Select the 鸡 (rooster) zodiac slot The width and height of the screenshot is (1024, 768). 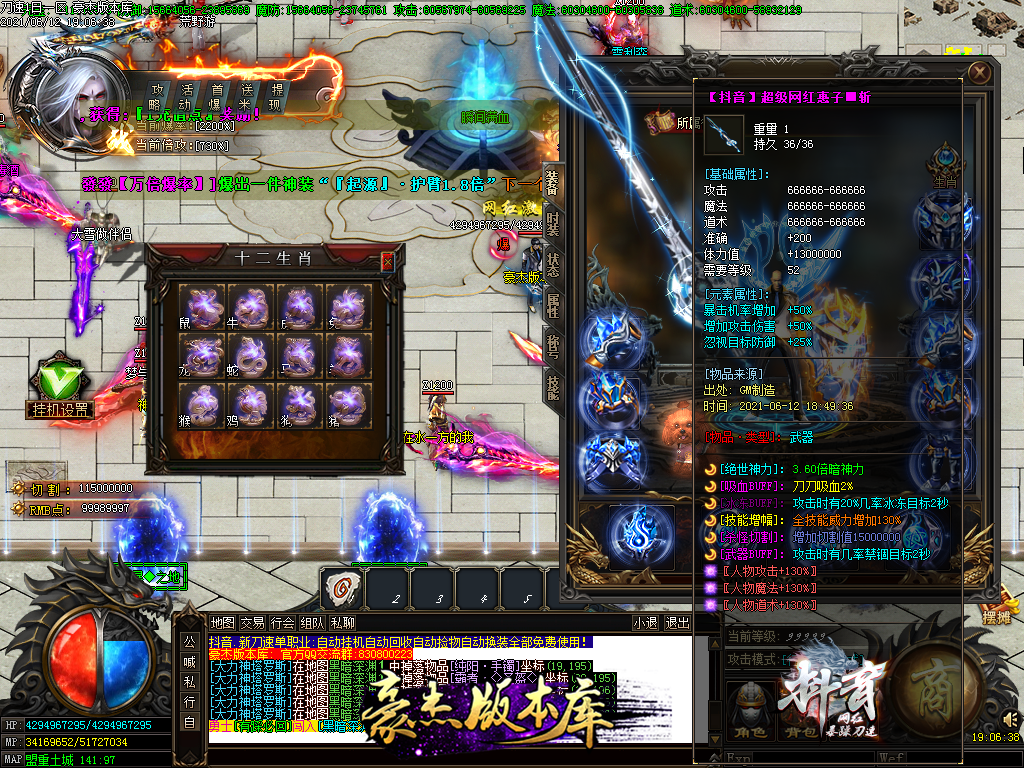(x=253, y=406)
